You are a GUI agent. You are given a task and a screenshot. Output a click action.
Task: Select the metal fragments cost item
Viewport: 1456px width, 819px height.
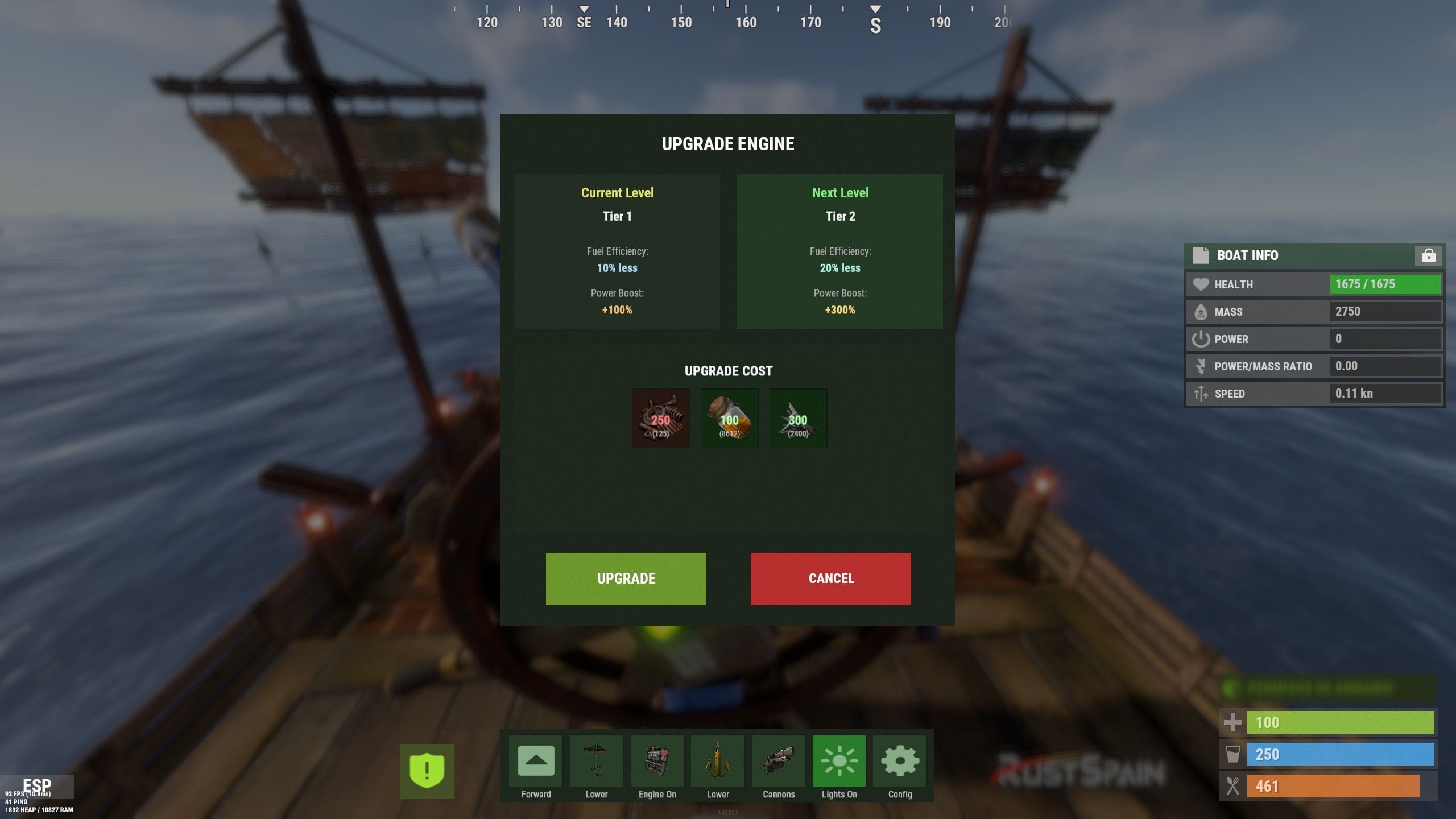tap(798, 418)
